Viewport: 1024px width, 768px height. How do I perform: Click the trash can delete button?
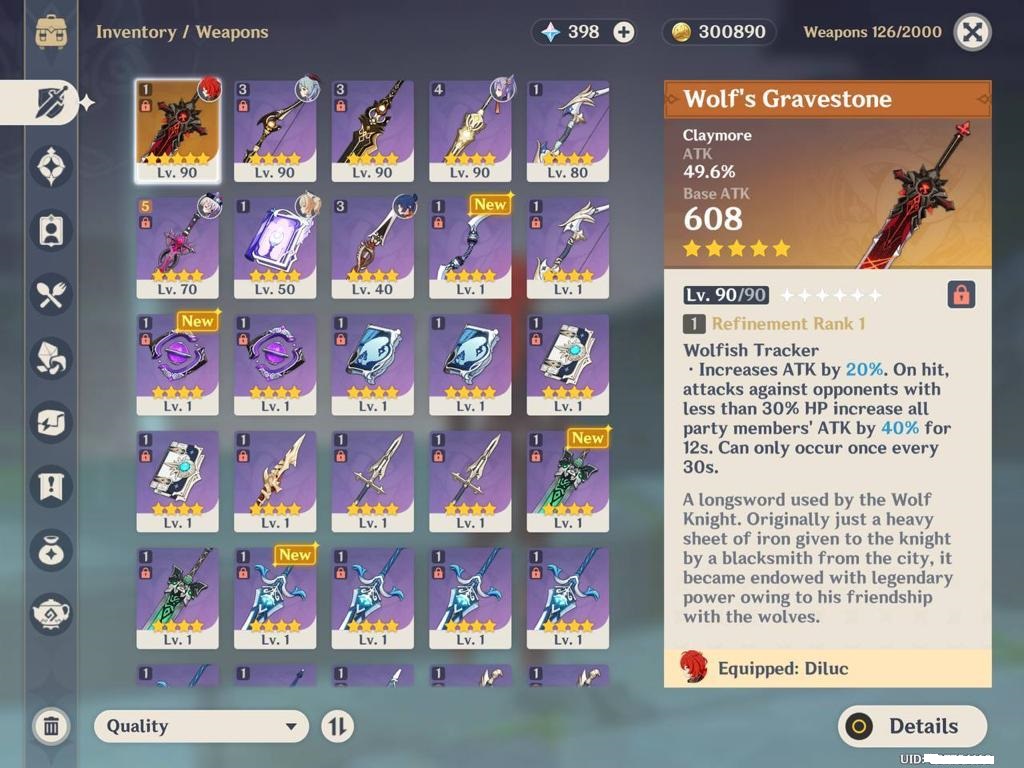(51, 727)
